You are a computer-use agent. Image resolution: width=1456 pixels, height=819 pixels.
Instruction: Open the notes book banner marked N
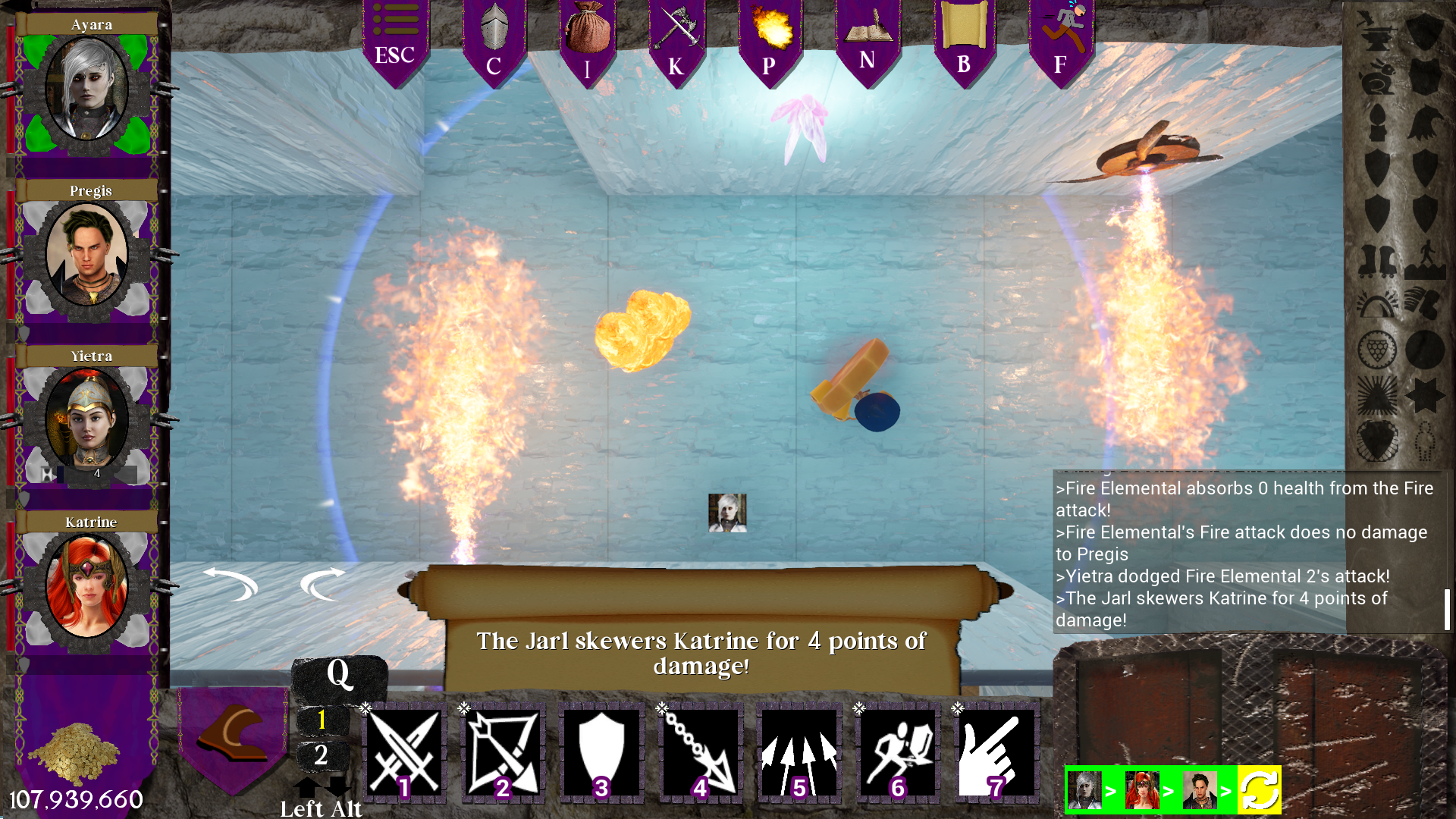[864, 34]
